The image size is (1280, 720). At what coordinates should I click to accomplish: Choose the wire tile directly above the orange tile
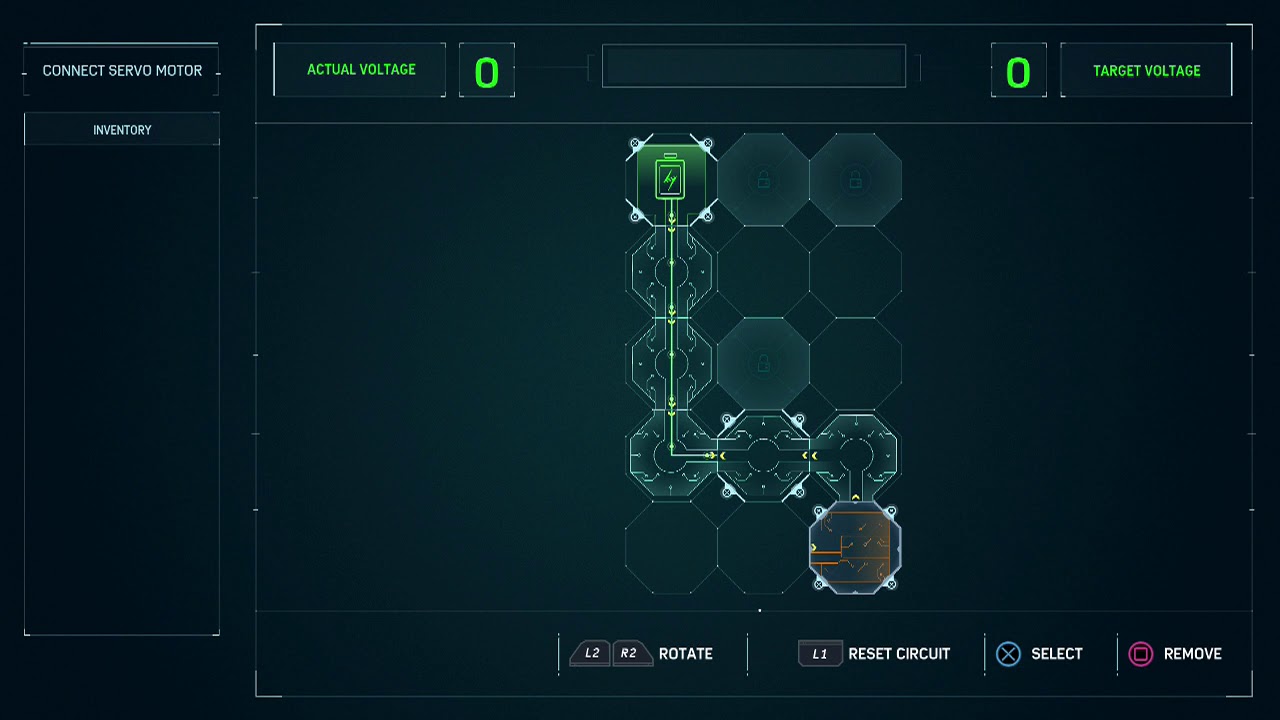pyautogui.click(x=855, y=456)
